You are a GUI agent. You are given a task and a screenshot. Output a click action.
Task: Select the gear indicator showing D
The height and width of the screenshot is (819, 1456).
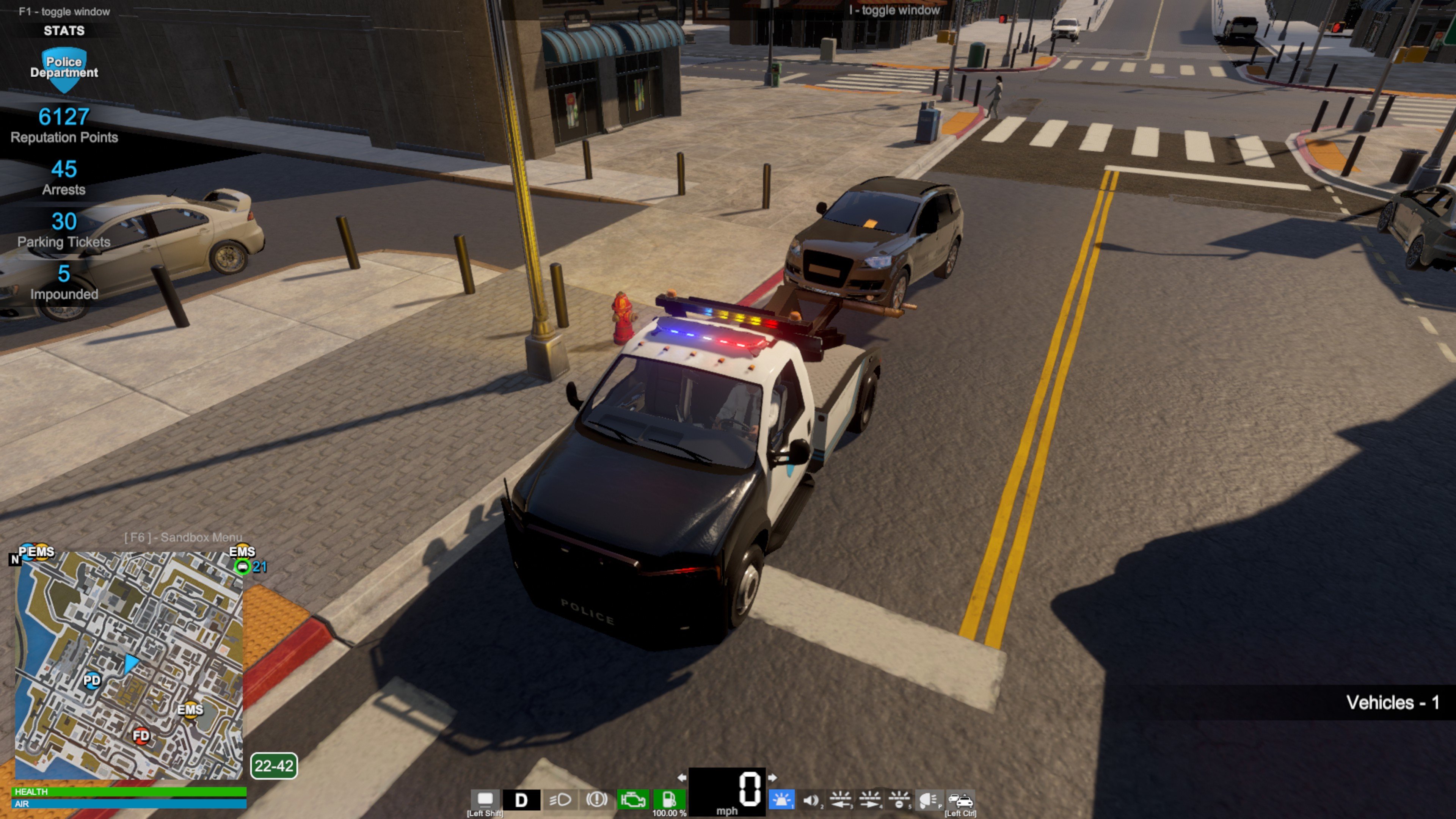pos(521,800)
